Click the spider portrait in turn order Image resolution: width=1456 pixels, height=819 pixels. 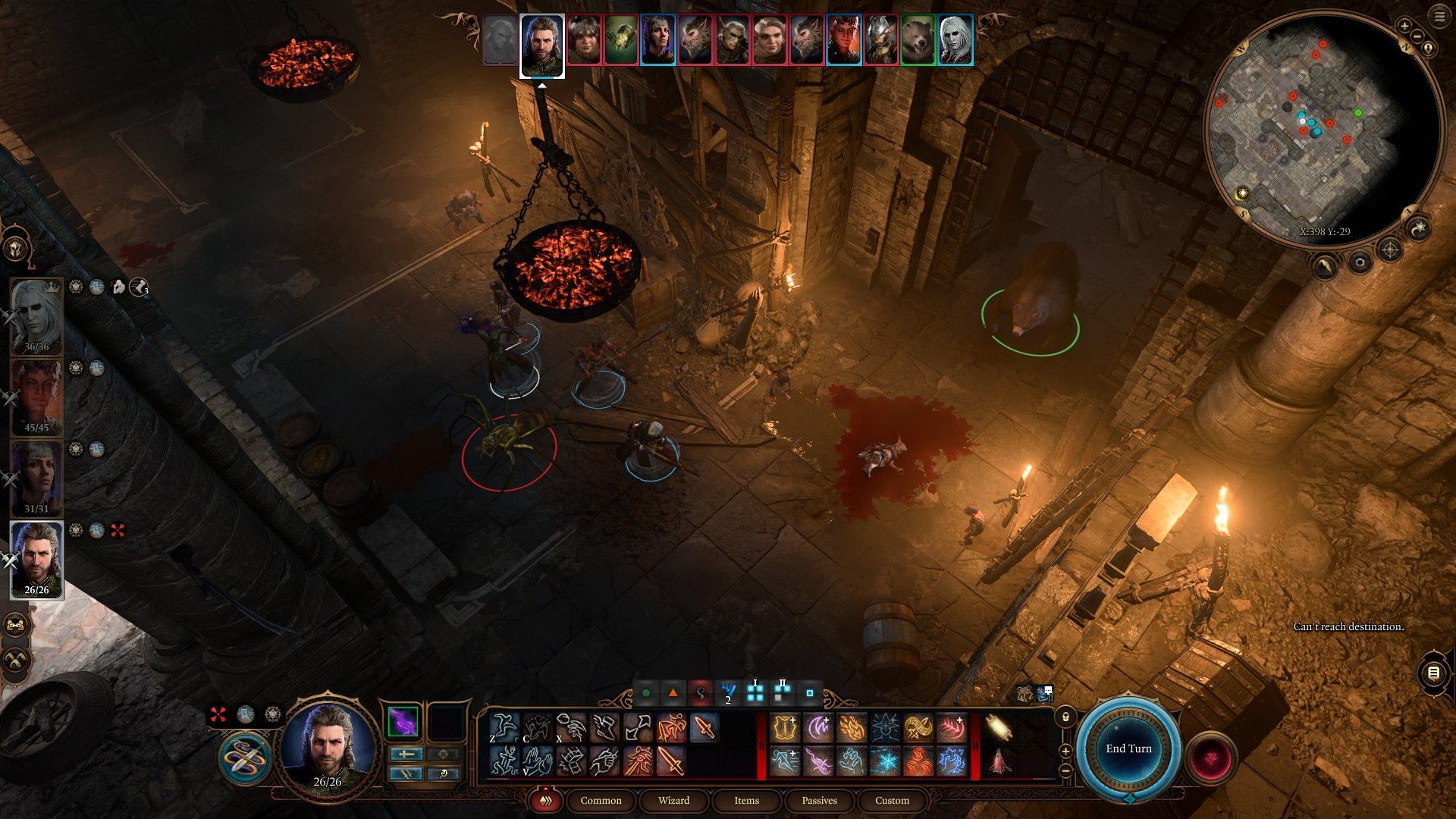622,40
